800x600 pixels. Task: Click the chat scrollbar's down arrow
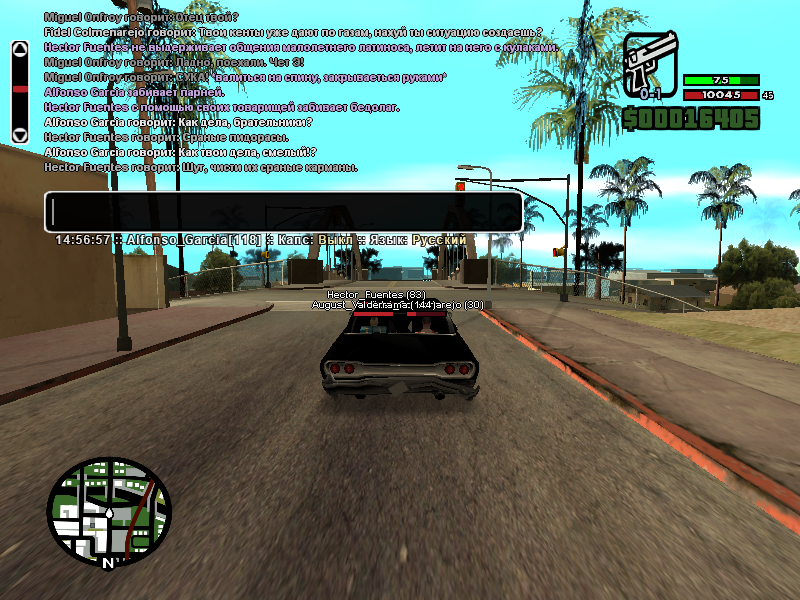point(19,134)
